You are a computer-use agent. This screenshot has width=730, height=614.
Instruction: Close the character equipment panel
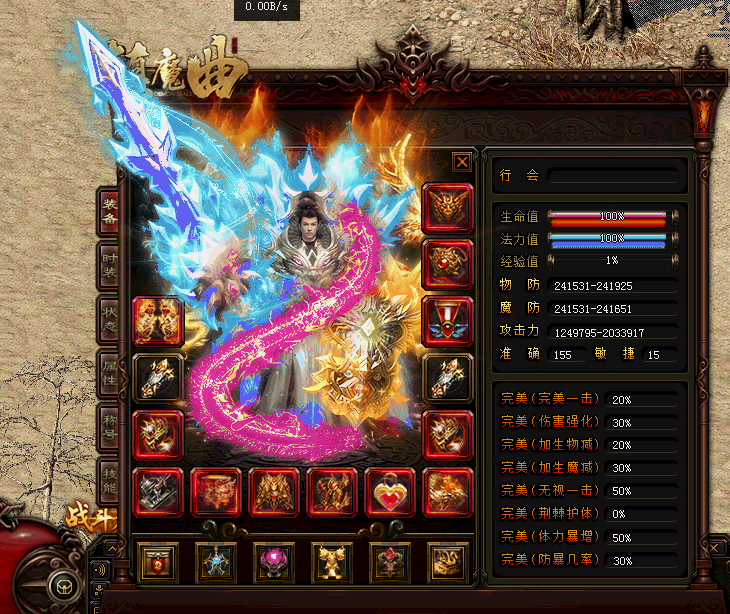(x=461, y=162)
